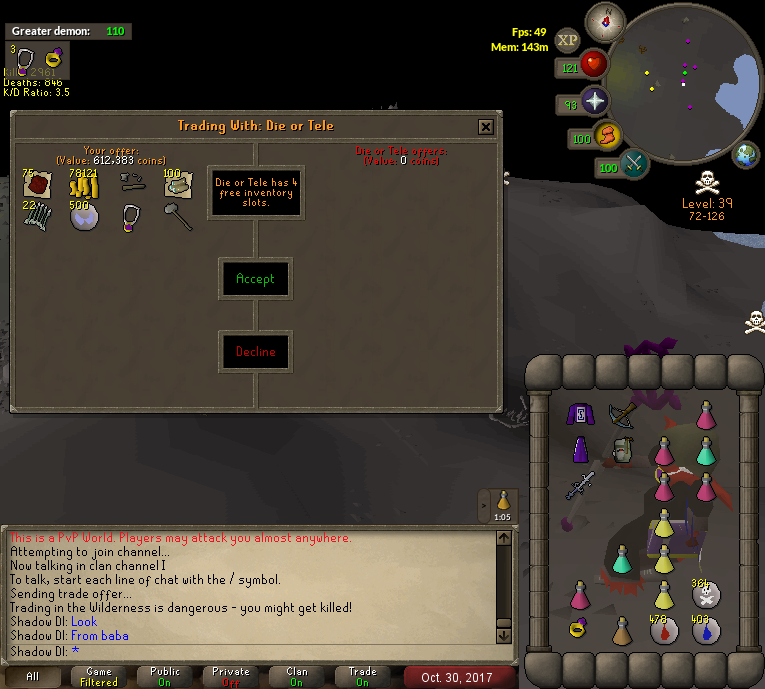Open the XP tracker orb
The height and width of the screenshot is (689, 765).
pyautogui.click(x=568, y=41)
